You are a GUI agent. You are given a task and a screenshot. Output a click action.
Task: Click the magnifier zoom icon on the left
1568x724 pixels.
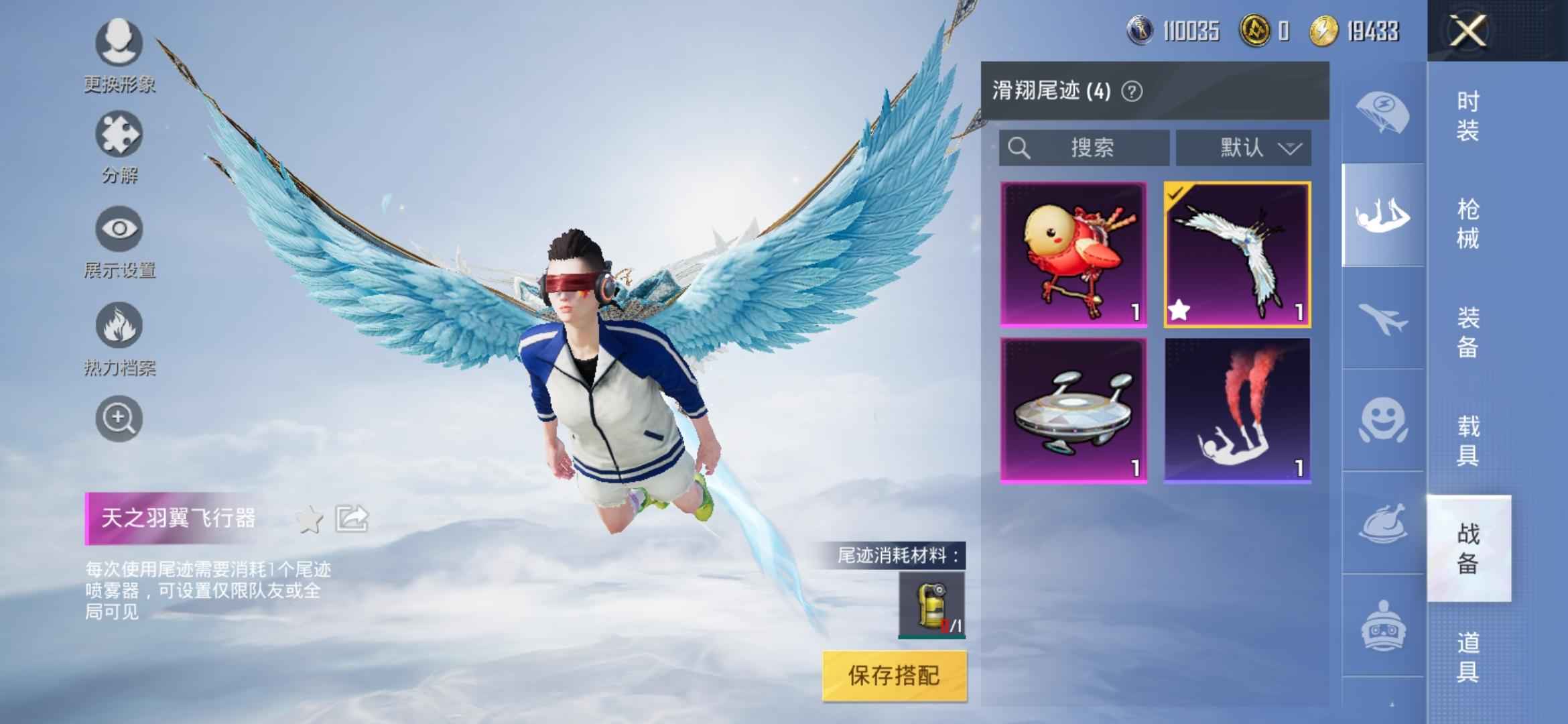pos(119,419)
